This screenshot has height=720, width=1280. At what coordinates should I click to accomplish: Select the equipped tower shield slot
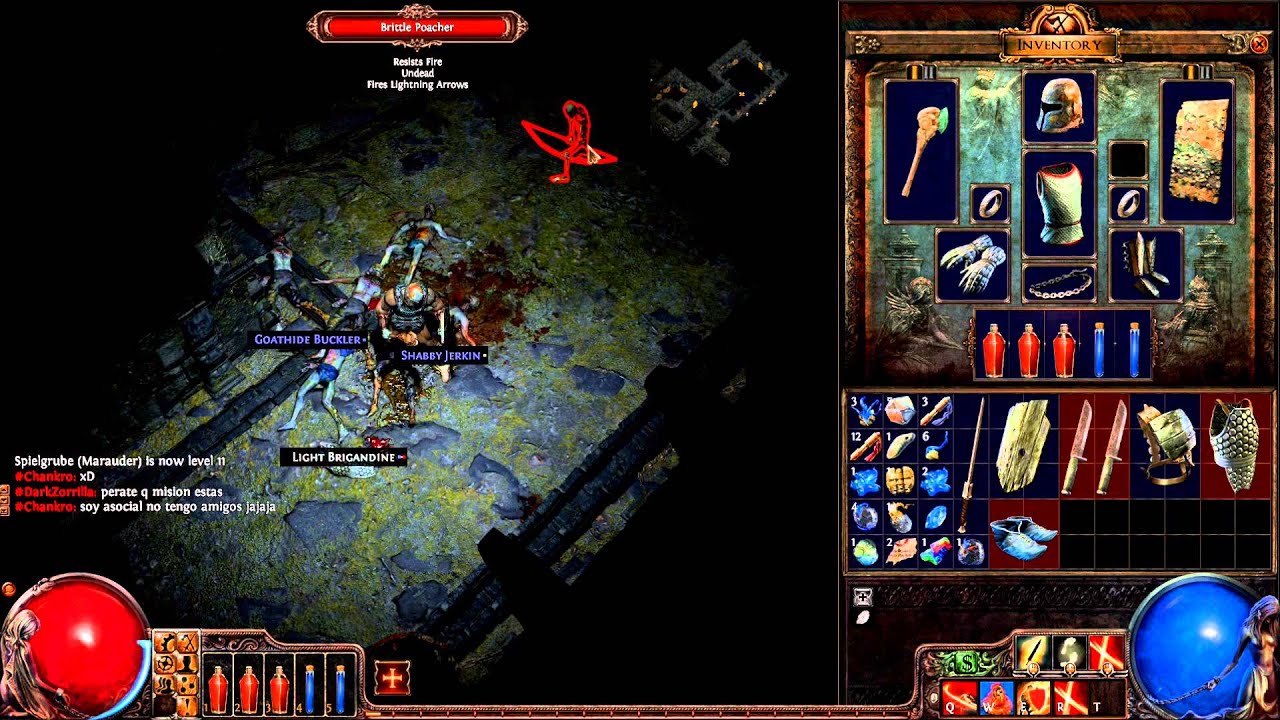(1197, 150)
